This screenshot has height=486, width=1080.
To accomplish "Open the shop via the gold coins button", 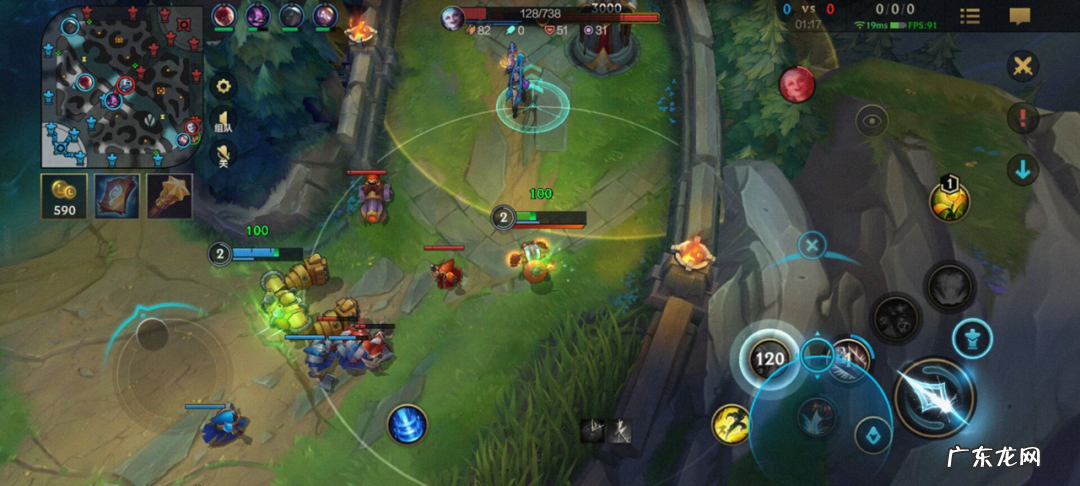I will coord(63,196).
